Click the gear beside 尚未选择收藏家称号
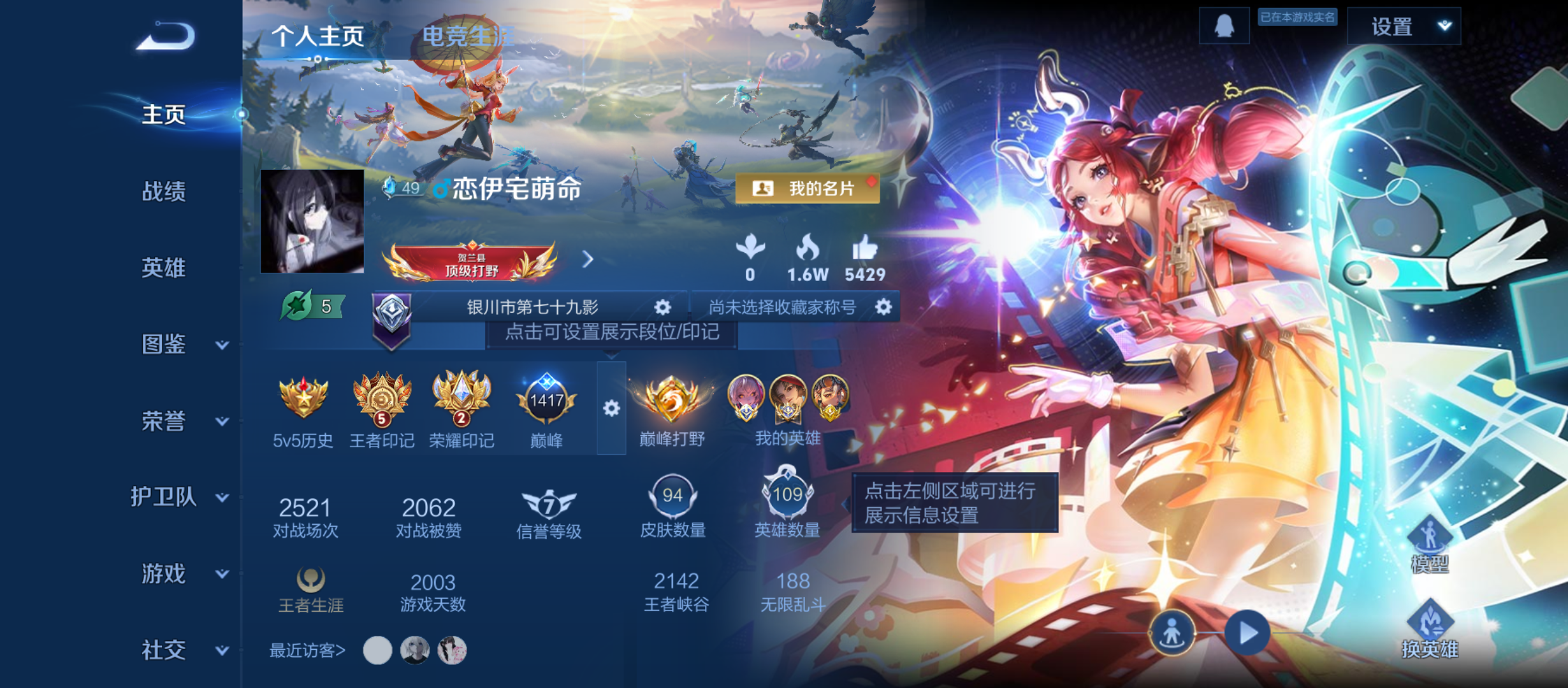 pyautogui.click(x=884, y=307)
